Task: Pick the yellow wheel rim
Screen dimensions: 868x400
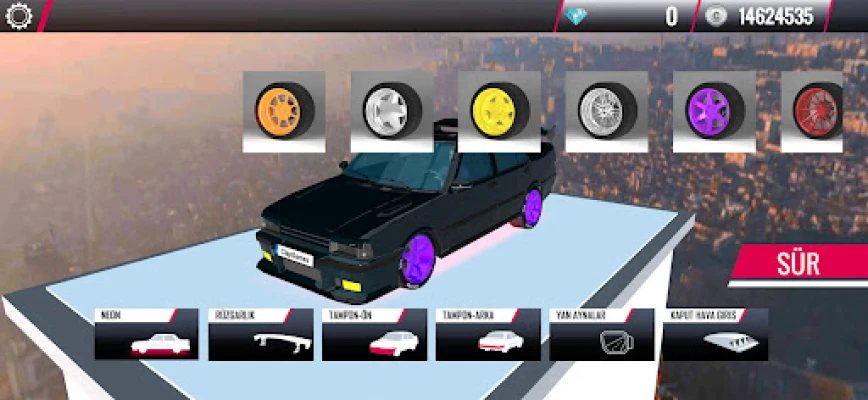Action: pos(499,110)
